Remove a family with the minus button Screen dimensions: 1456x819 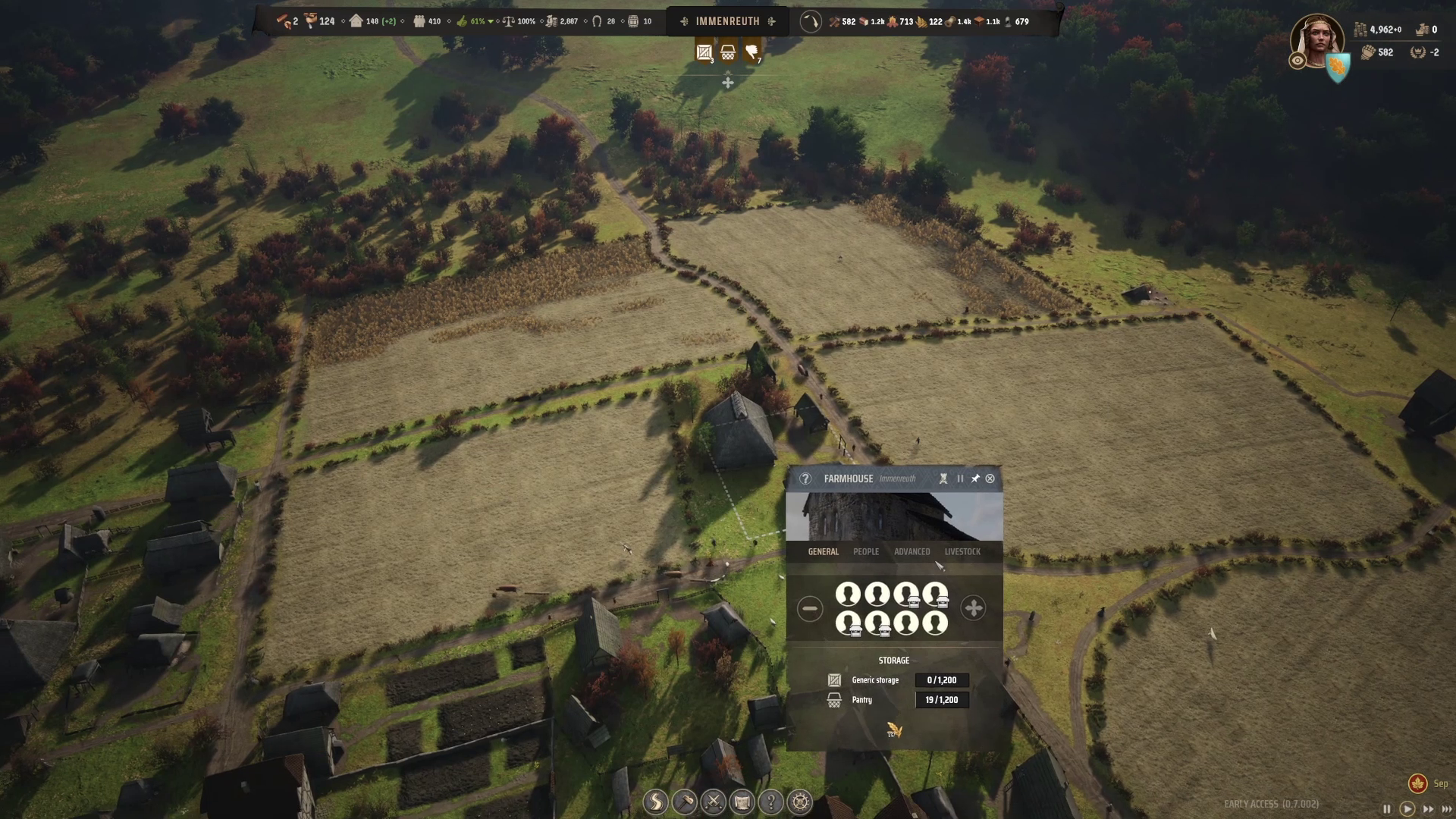810,608
